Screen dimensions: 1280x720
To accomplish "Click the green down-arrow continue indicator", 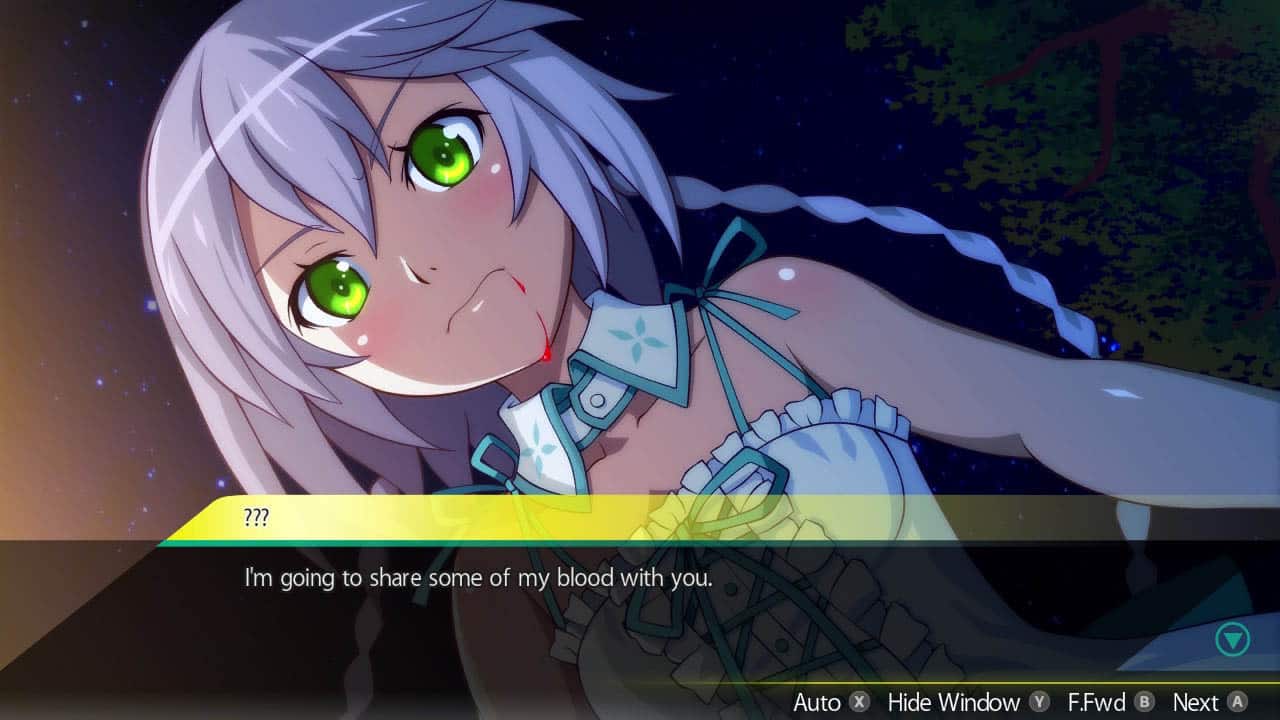I will coord(1233,639).
